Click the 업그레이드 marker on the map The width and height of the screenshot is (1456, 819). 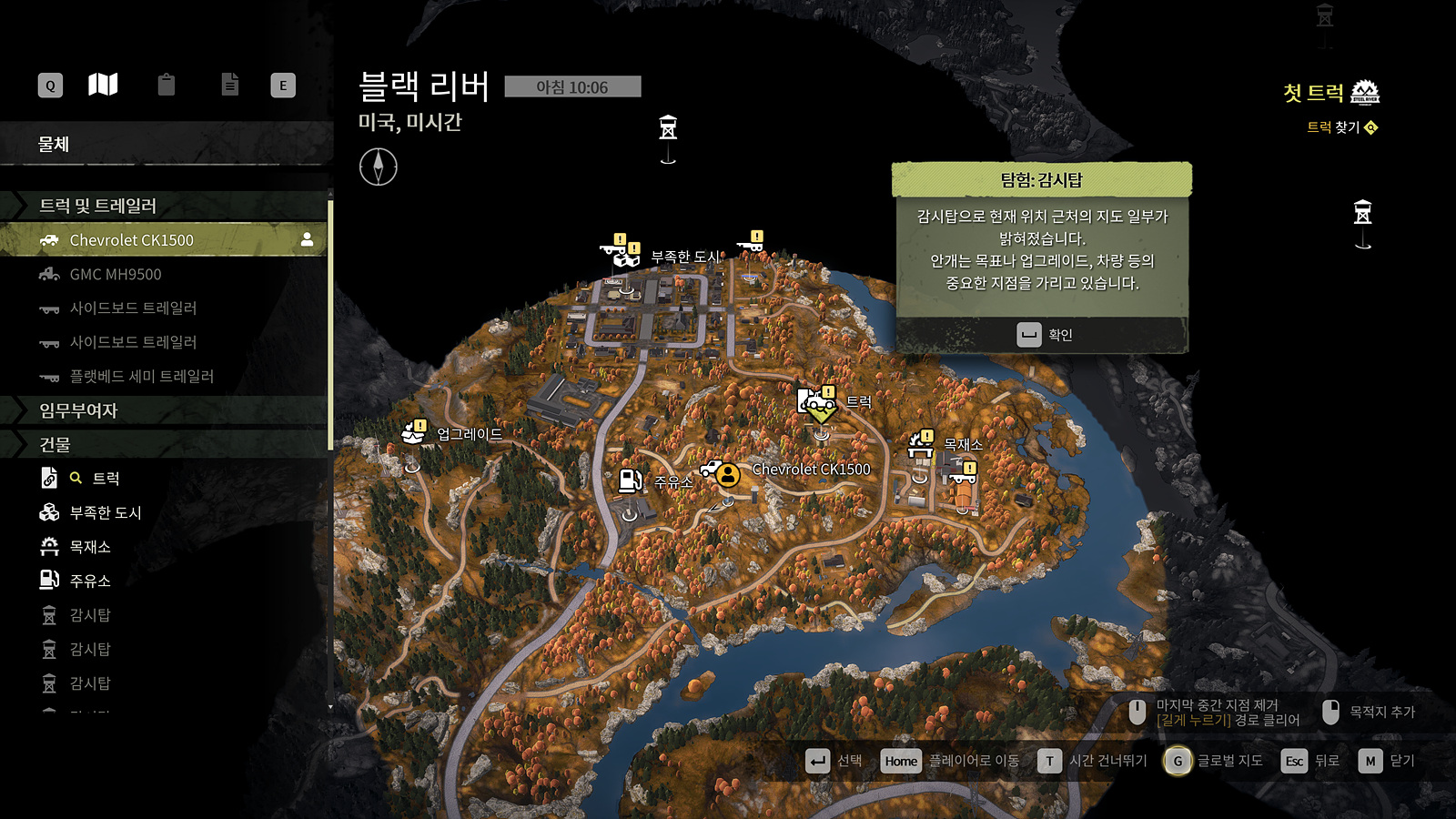coord(414,432)
